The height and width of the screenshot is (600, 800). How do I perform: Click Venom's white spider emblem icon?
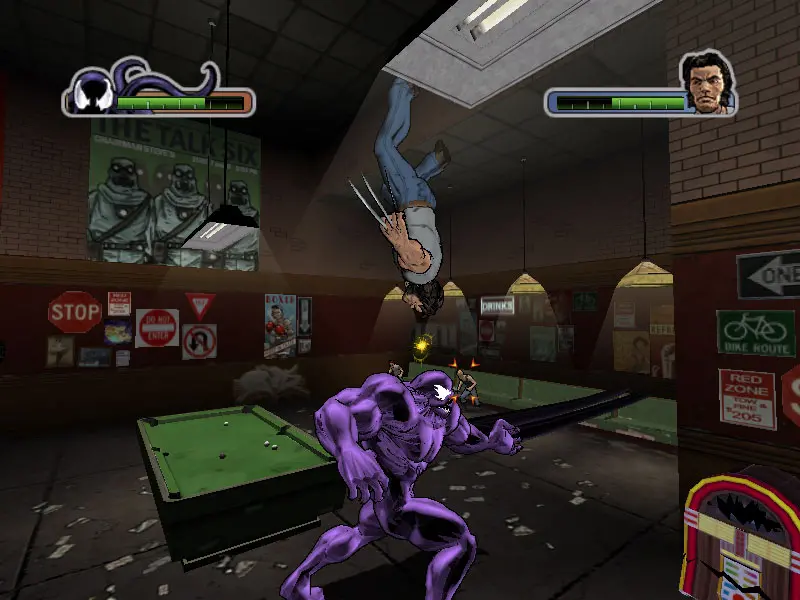pos(92,100)
